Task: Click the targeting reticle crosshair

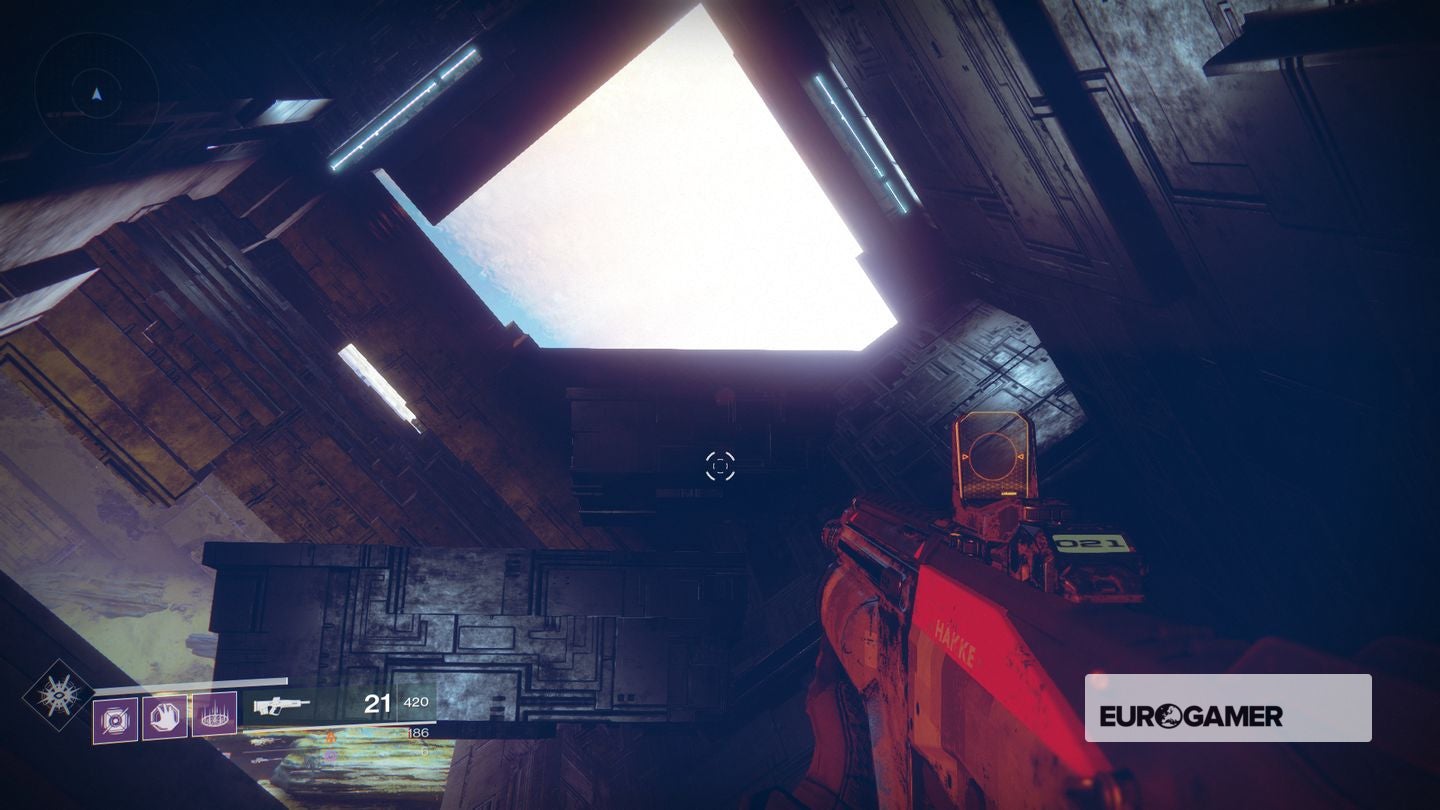Action: (720, 463)
